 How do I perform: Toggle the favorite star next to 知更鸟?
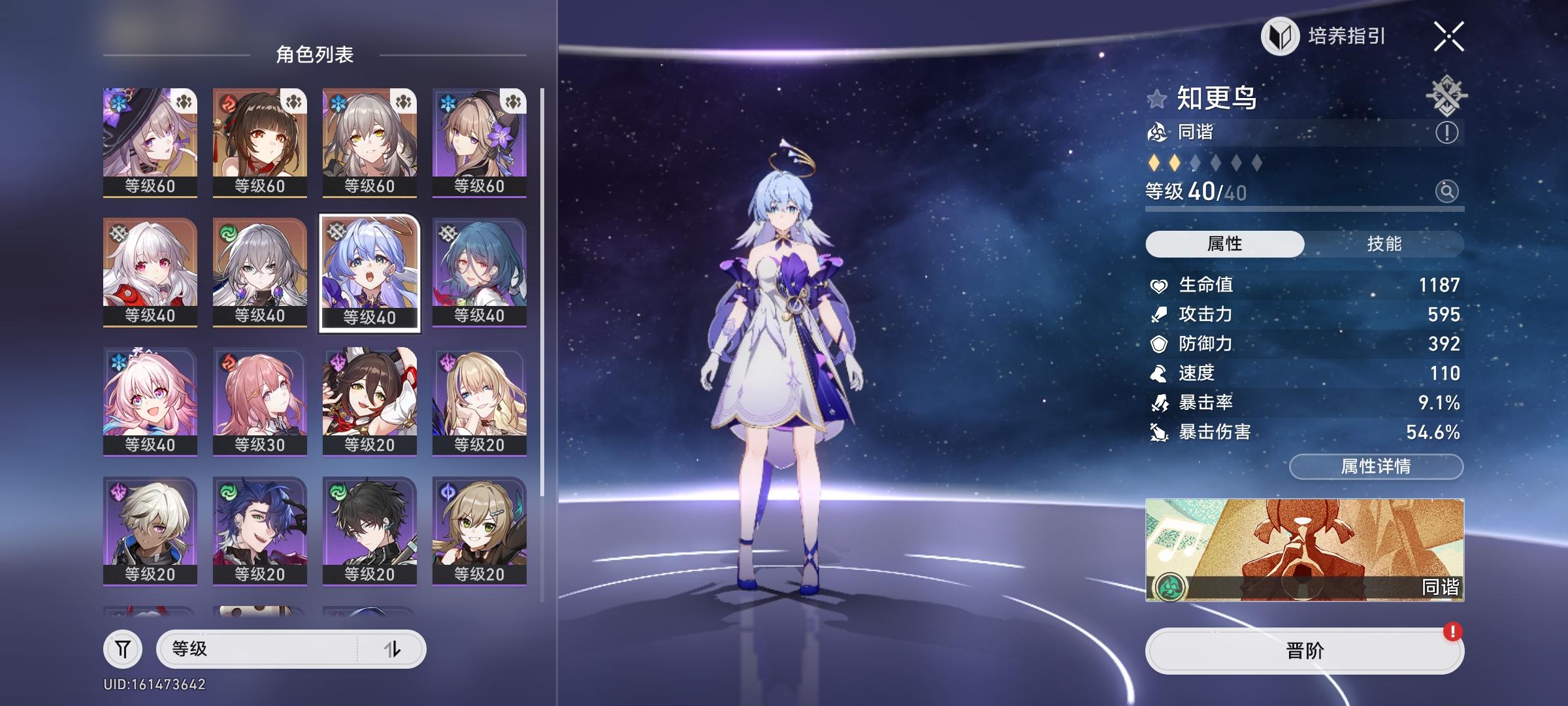tap(1158, 99)
